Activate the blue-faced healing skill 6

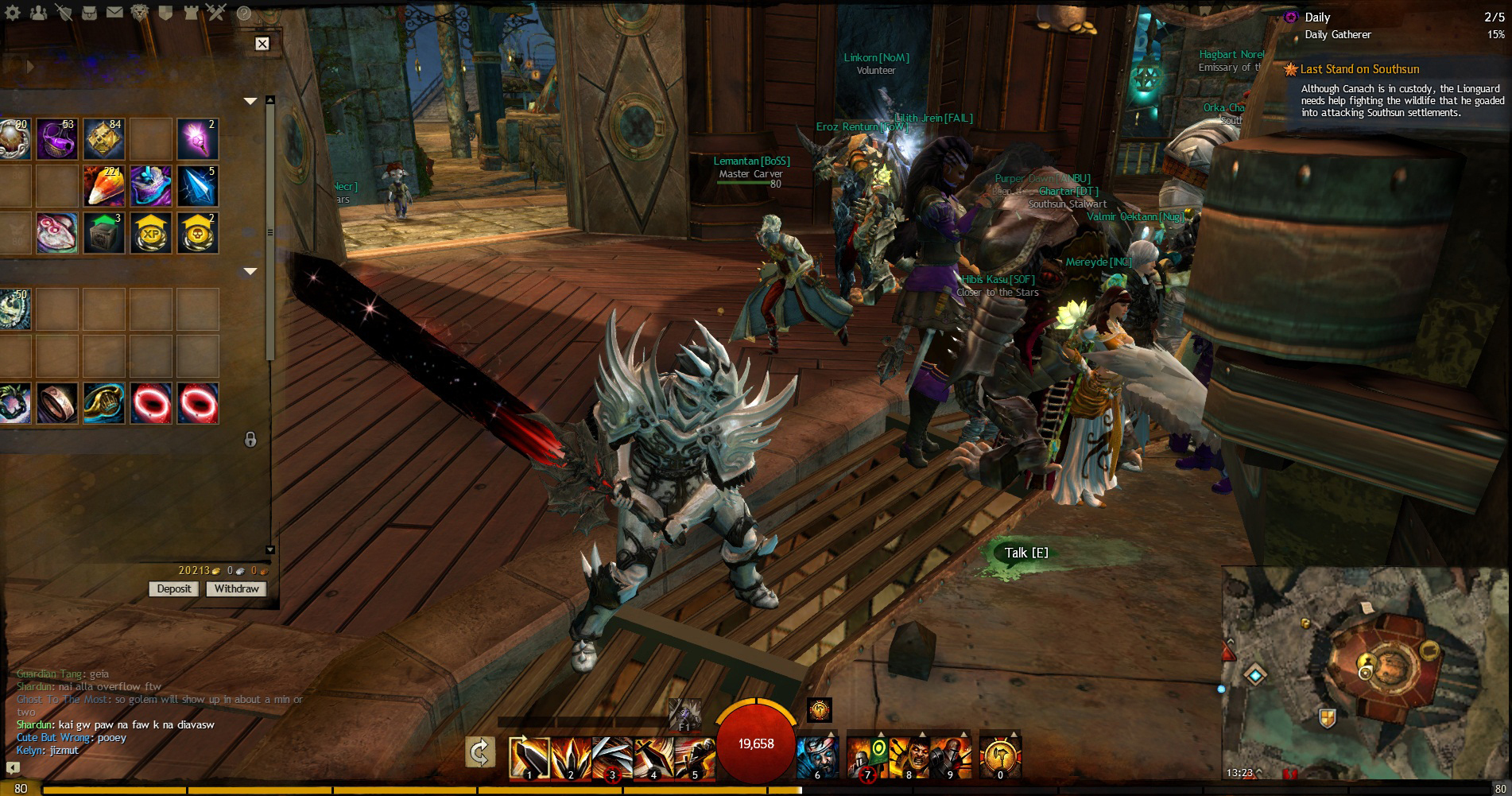pos(816,757)
